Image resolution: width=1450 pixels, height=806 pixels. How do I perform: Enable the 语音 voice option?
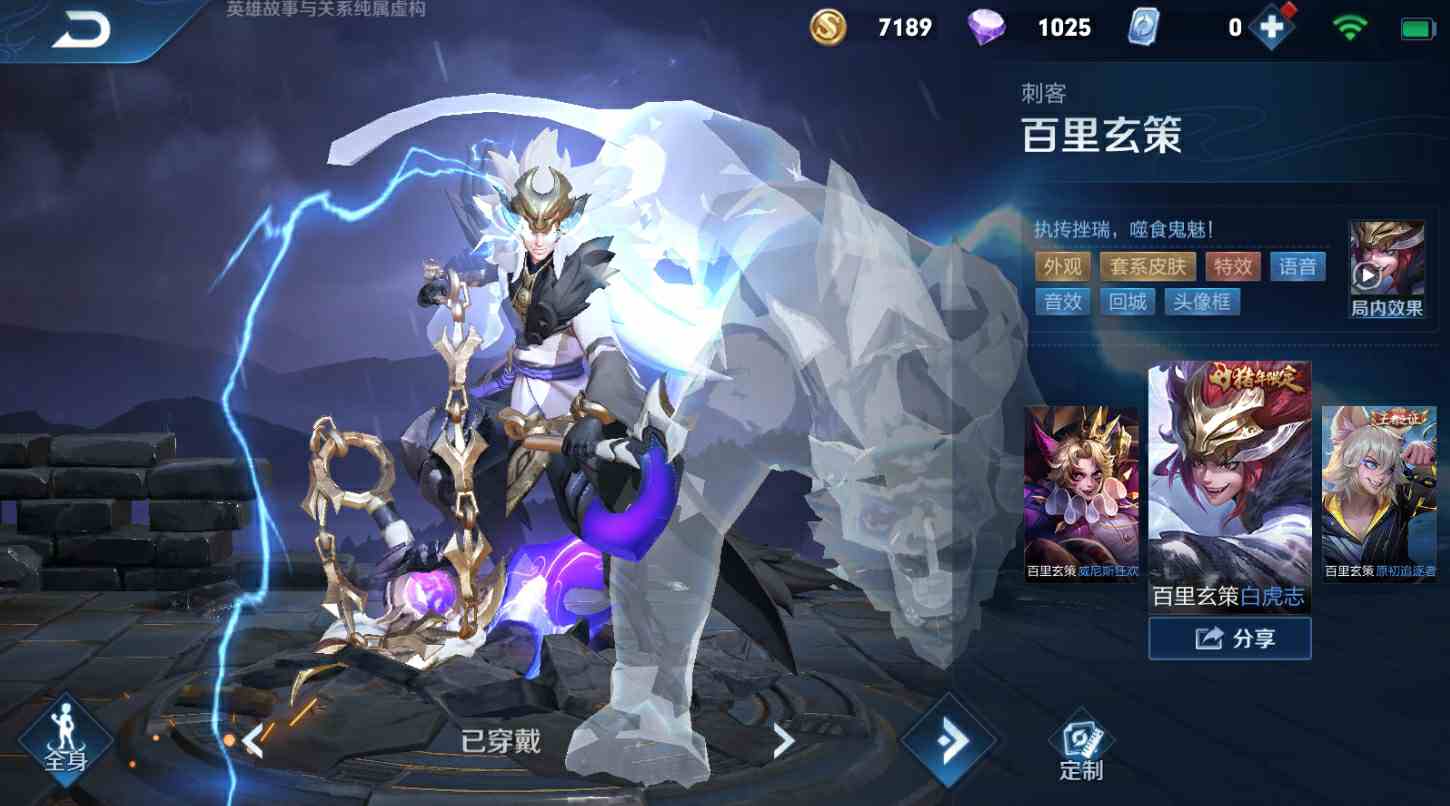[x=1297, y=266]
